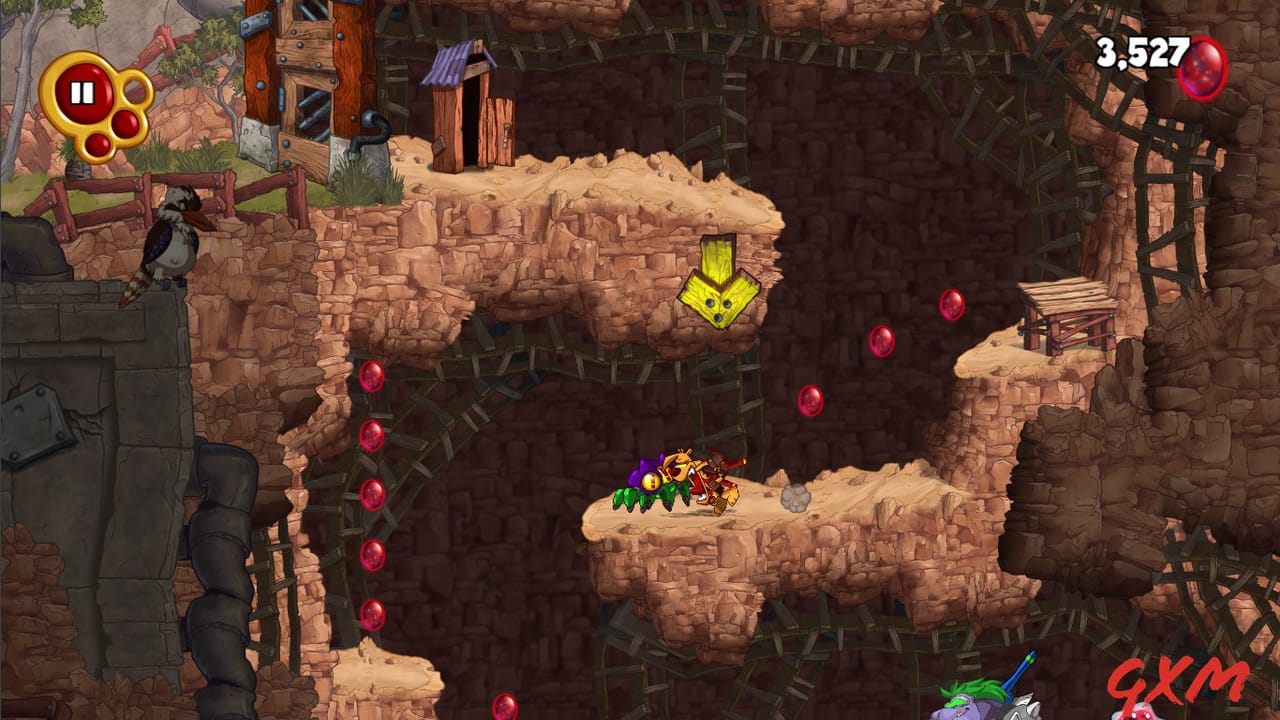Click the large red gem in the counter
Image resolution: width=1280 pixels, height=720 pixels.
click(1200, 68)
